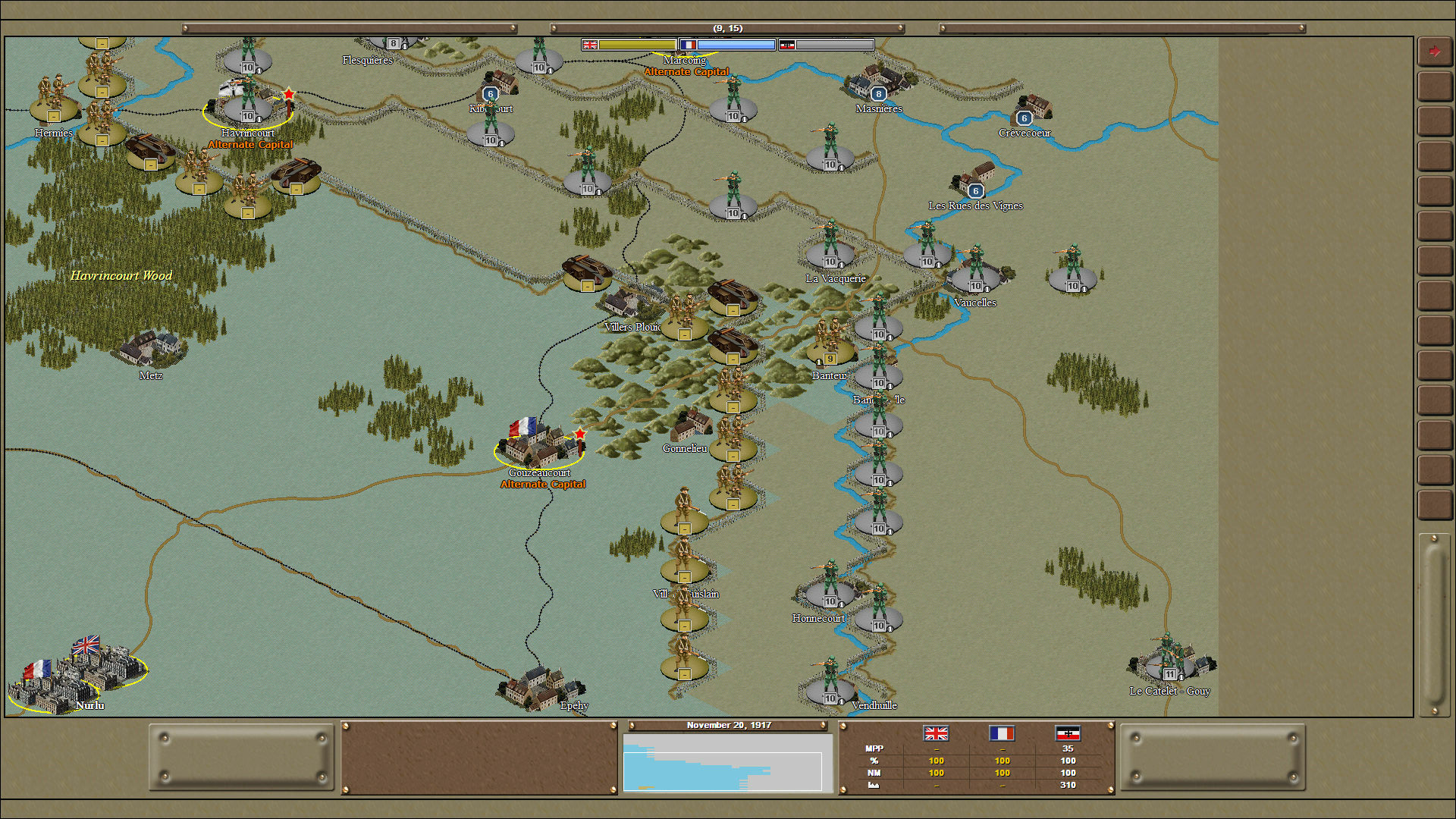Click the yellow British progress bar at the top
Viewport: 1456px width, 819px height.
(637, 45)
